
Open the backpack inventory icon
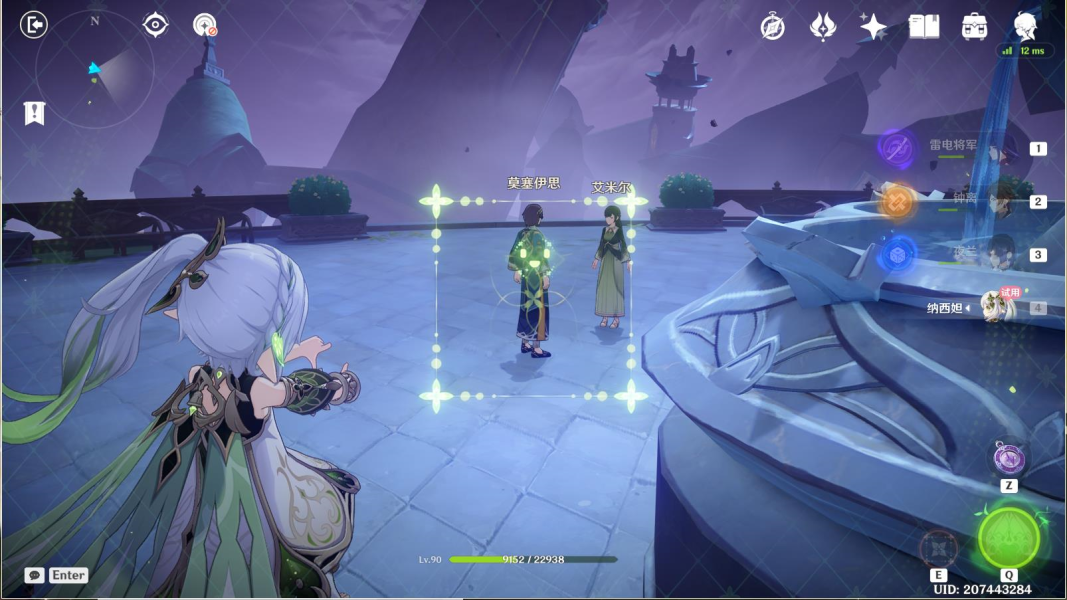point(975,27)
